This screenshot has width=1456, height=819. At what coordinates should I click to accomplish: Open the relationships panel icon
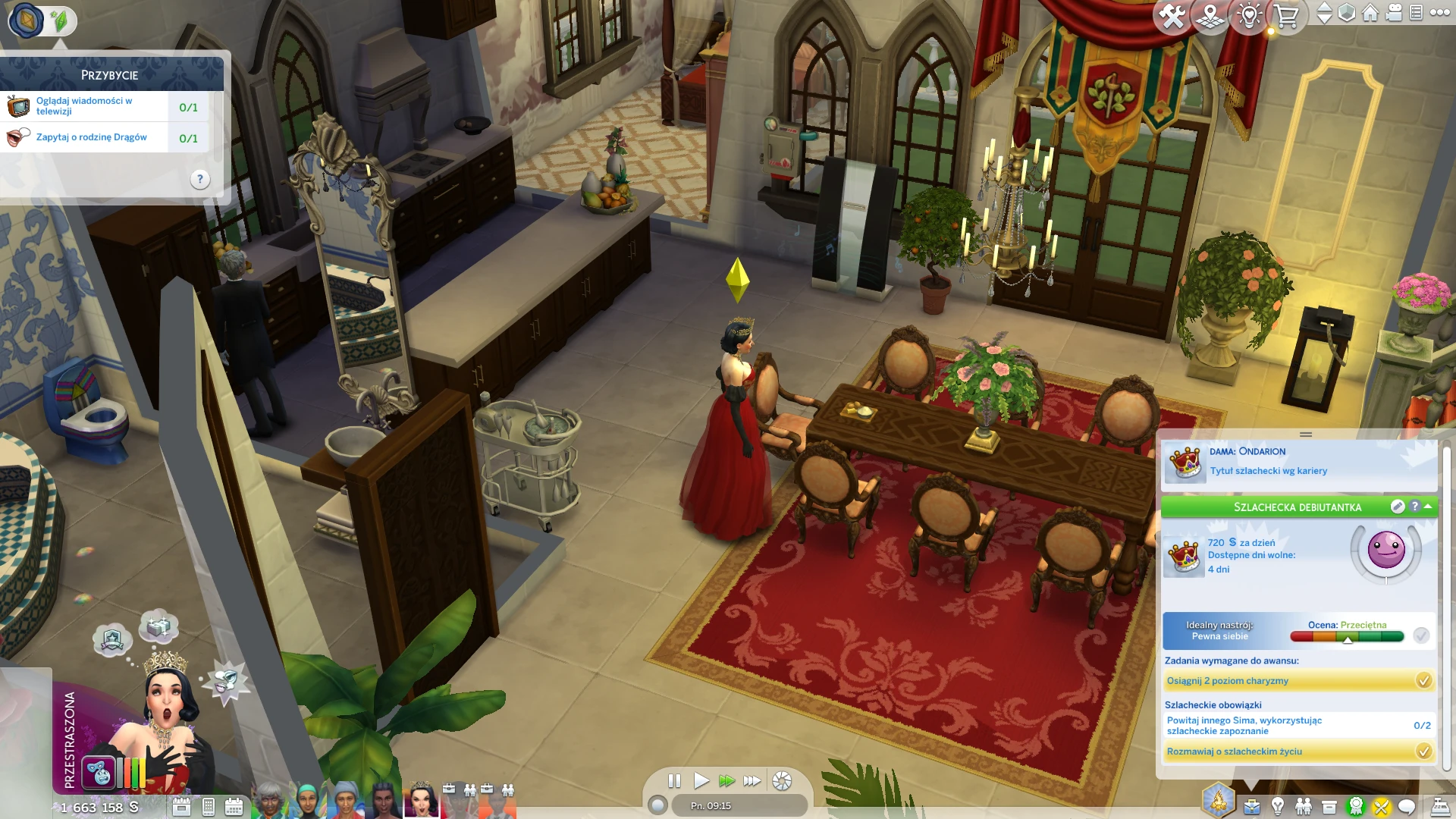tap(1304, 807)
